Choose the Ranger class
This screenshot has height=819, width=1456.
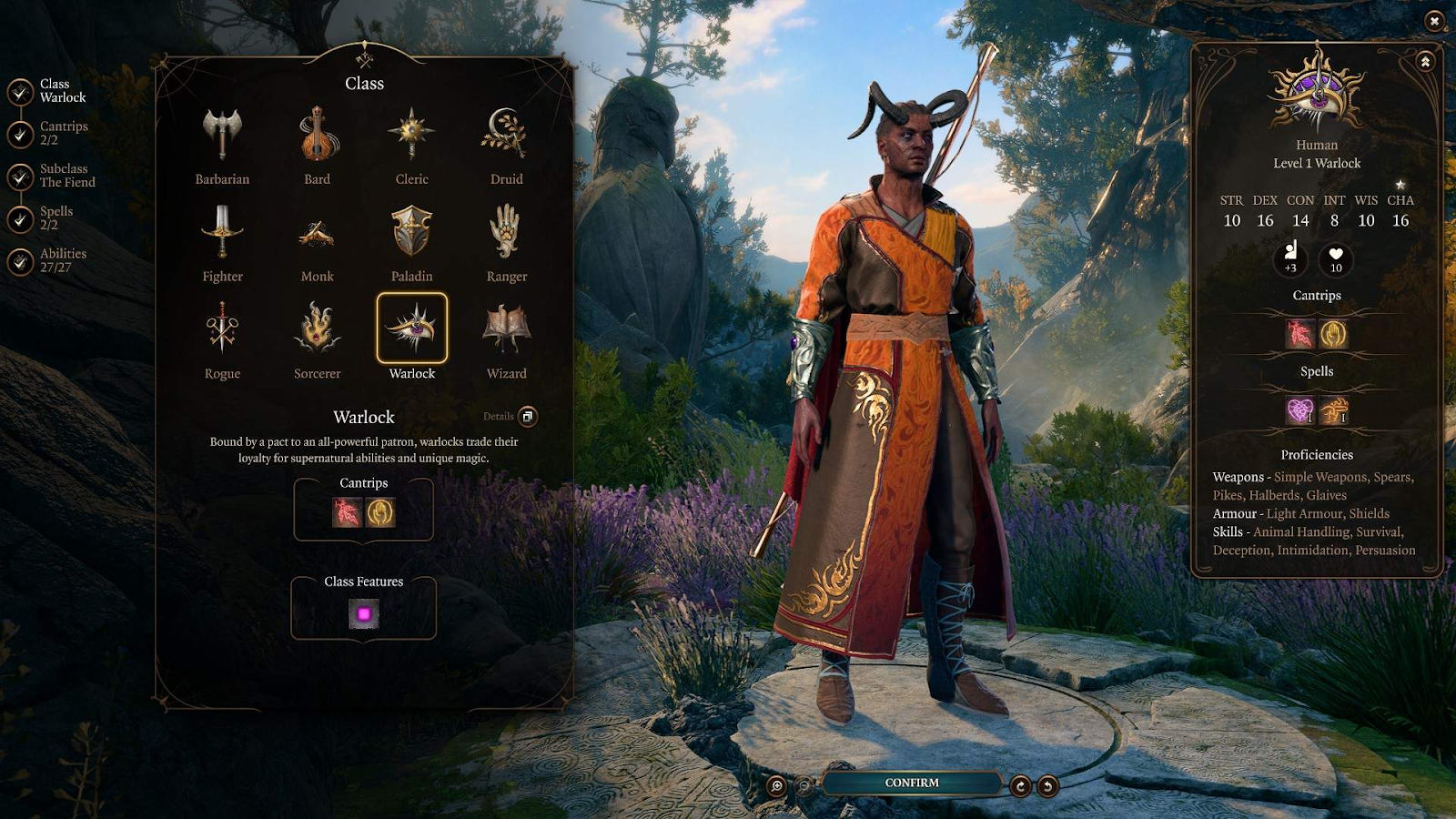coord(507,234)
